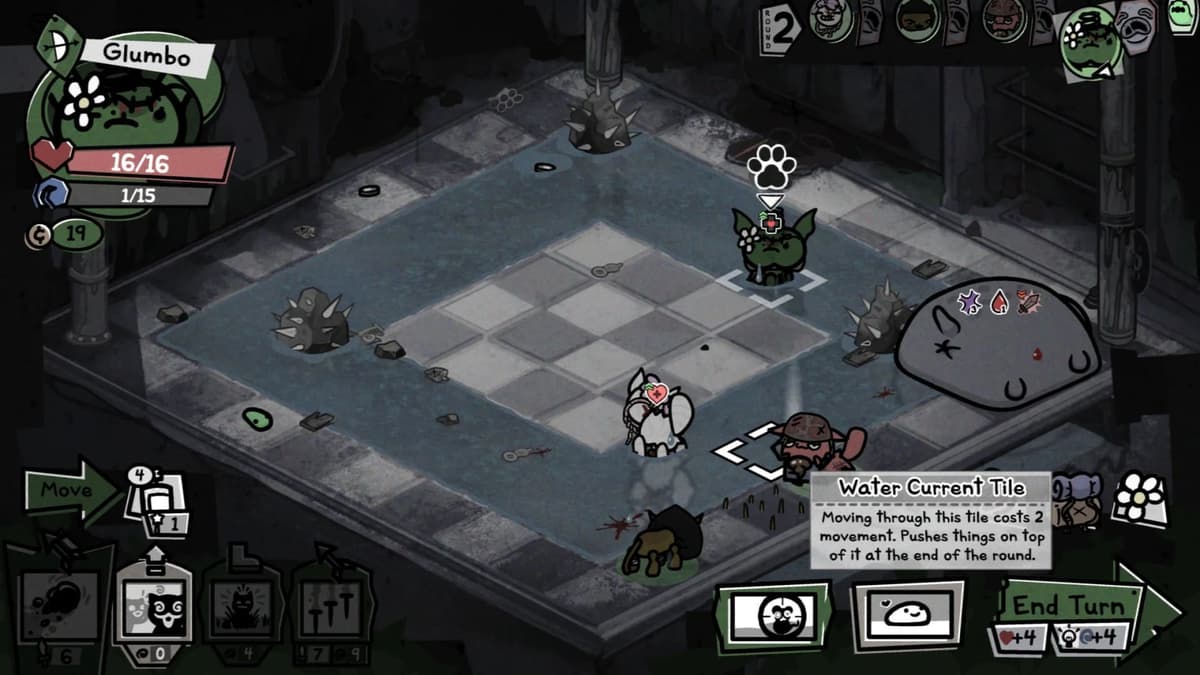Screen dimensions: 1200x675
Task: Select the white cat portrait in turn order
Action: 832,20
